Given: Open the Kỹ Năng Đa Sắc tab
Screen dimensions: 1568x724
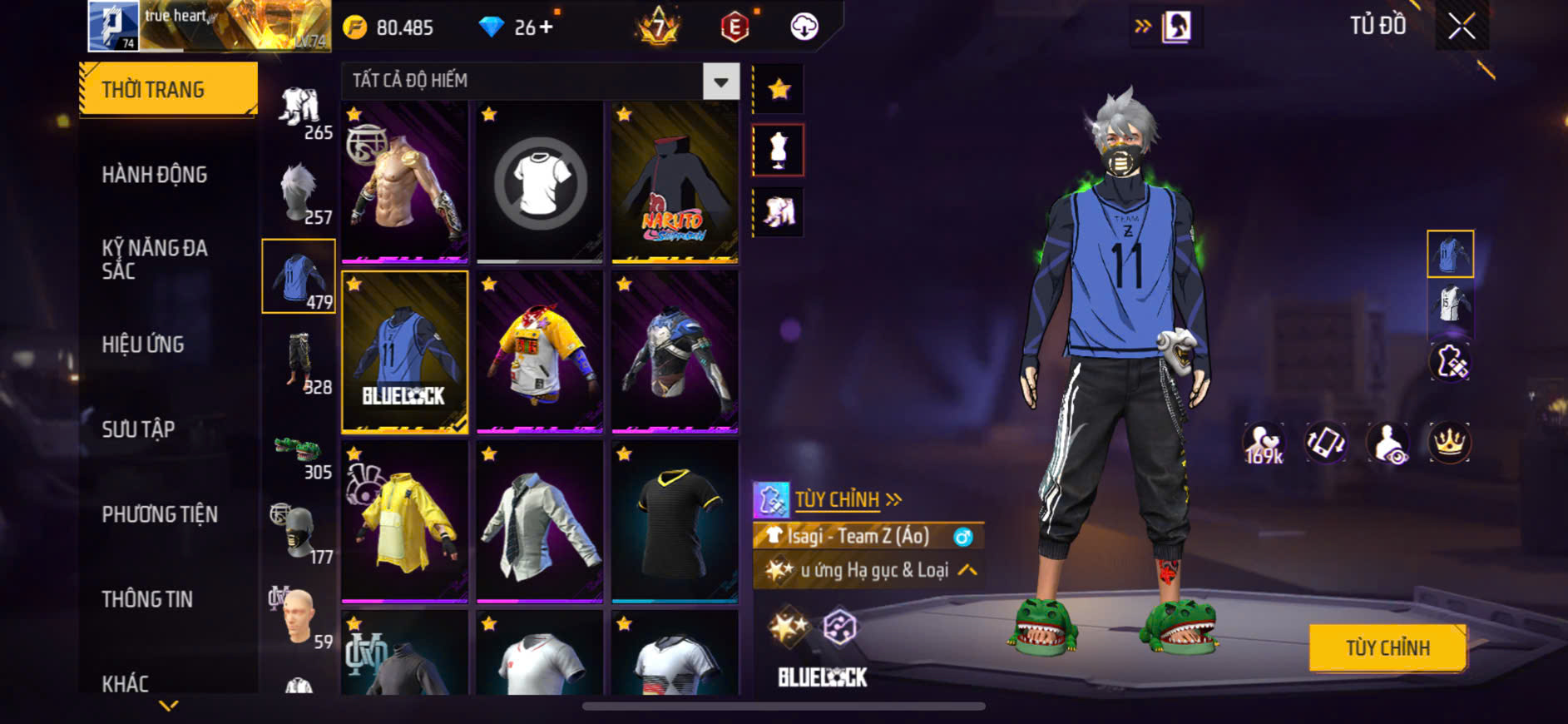Looking at the screenshot, I should [155, 259].
